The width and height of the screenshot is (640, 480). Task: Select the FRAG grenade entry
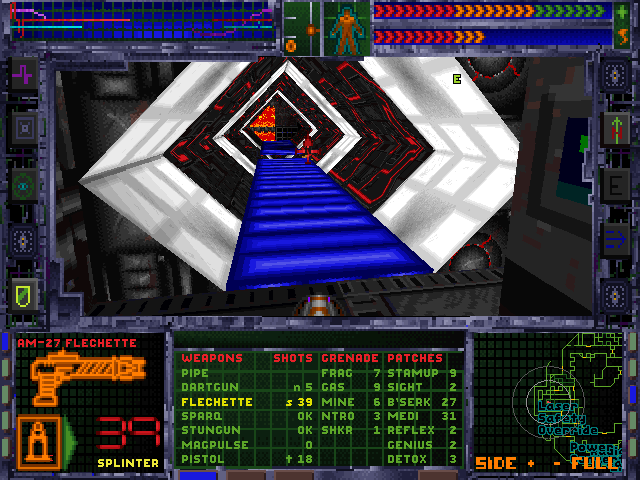click(336, 373)
